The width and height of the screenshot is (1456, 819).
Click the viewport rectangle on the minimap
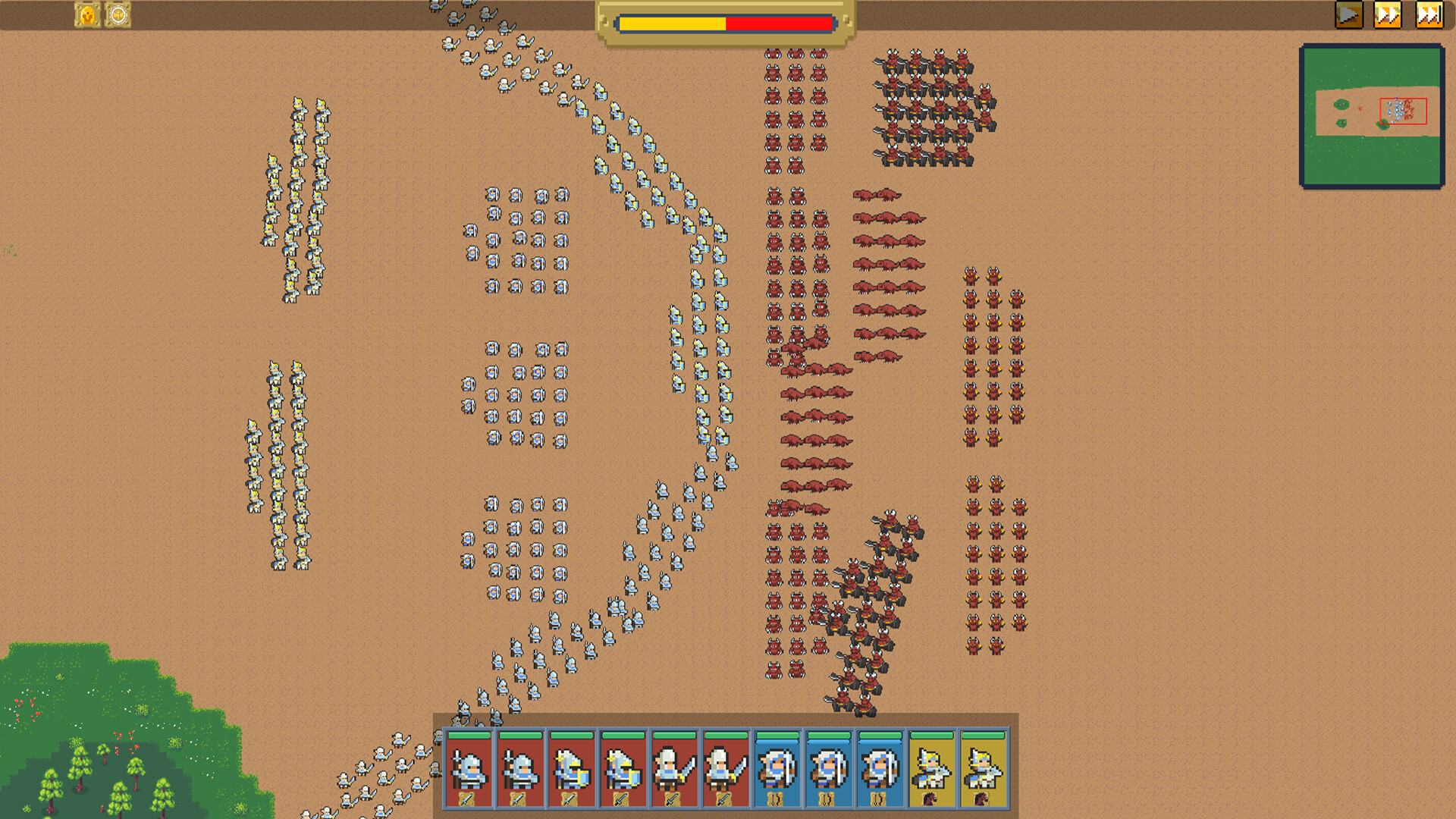click(1402, 112)
